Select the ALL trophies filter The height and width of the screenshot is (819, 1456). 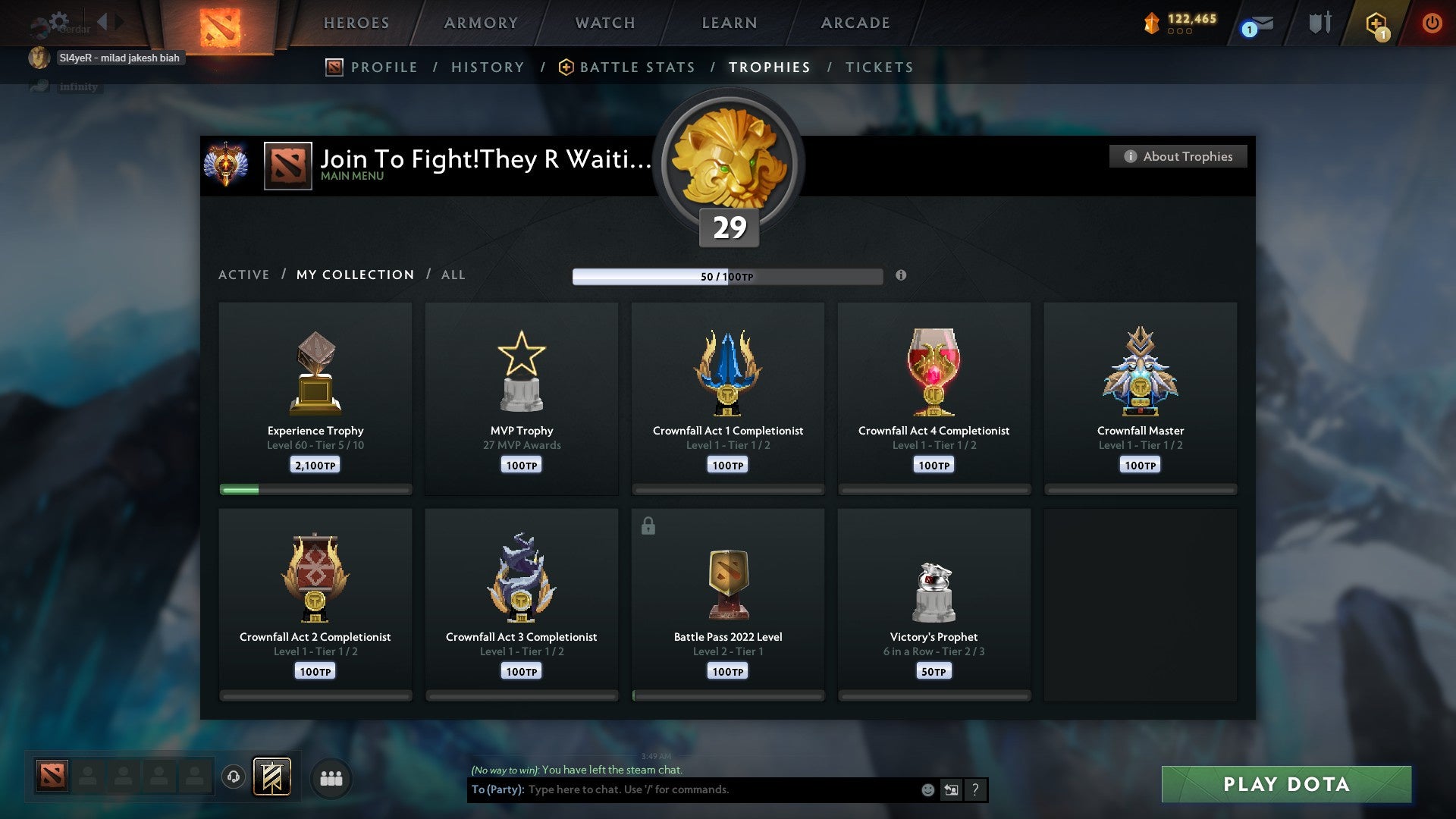coord(453,275)
